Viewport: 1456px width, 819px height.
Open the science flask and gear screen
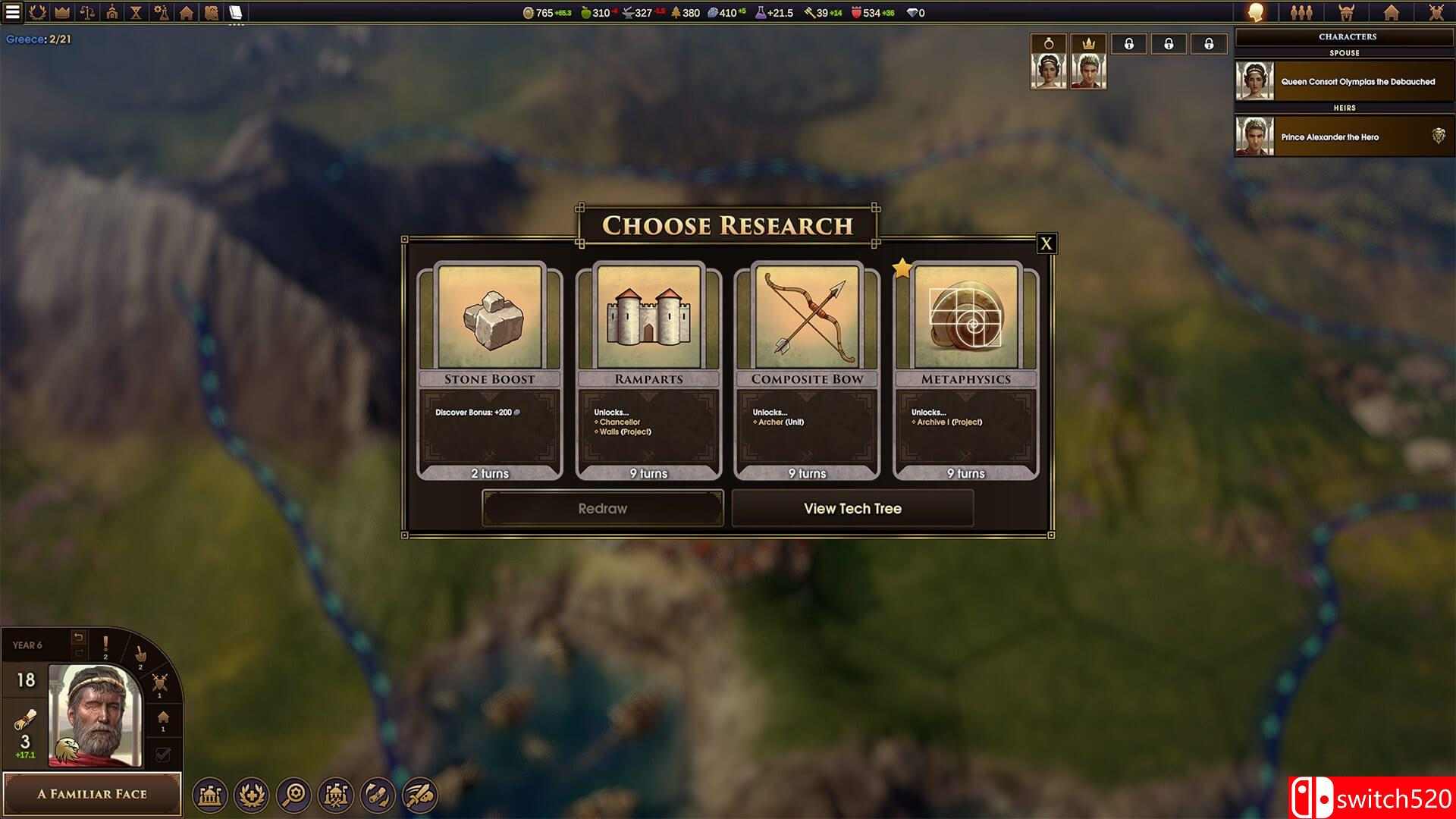pos(161,12)
